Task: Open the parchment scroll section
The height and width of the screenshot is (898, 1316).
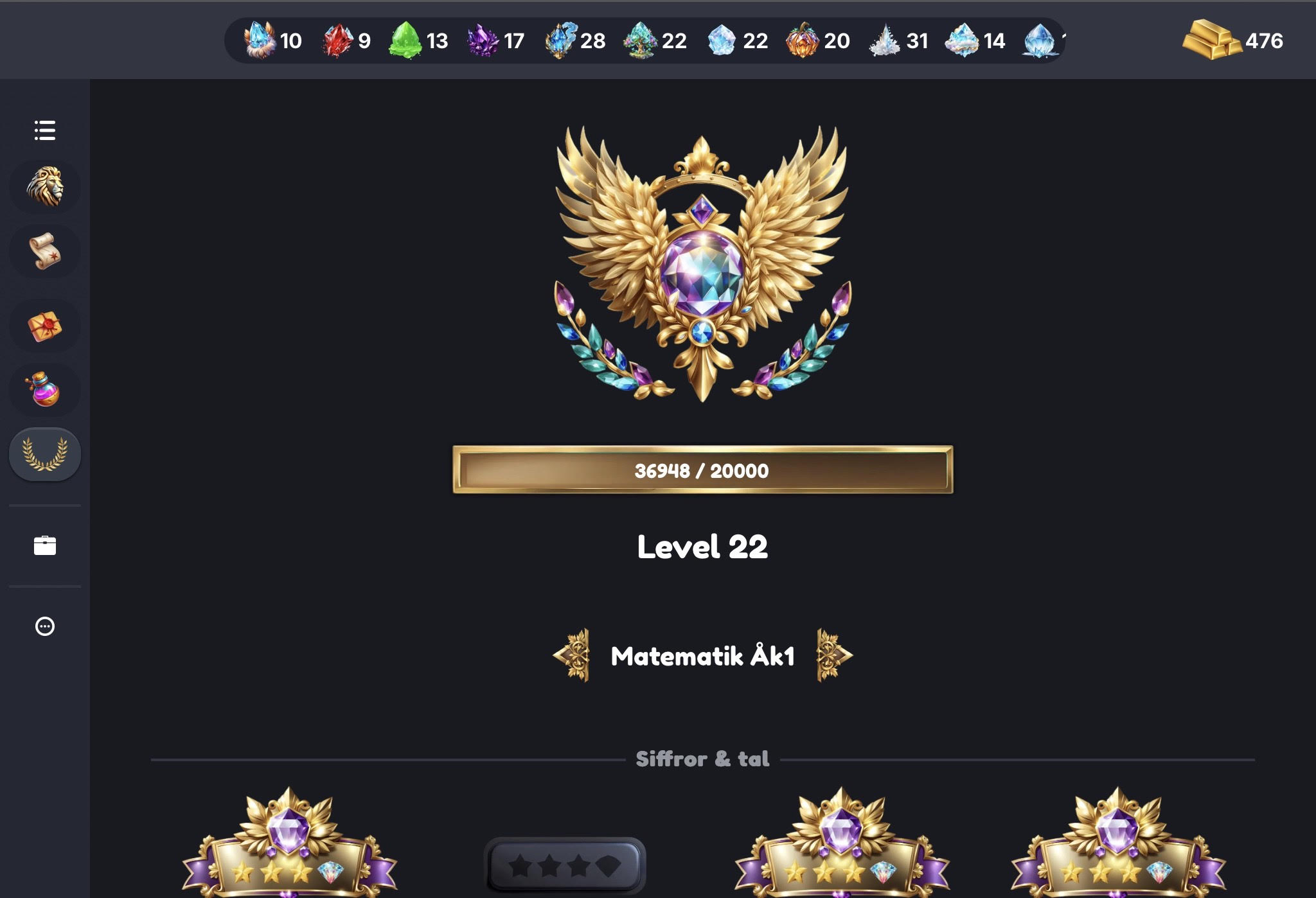Action: (x=45, y=251)
